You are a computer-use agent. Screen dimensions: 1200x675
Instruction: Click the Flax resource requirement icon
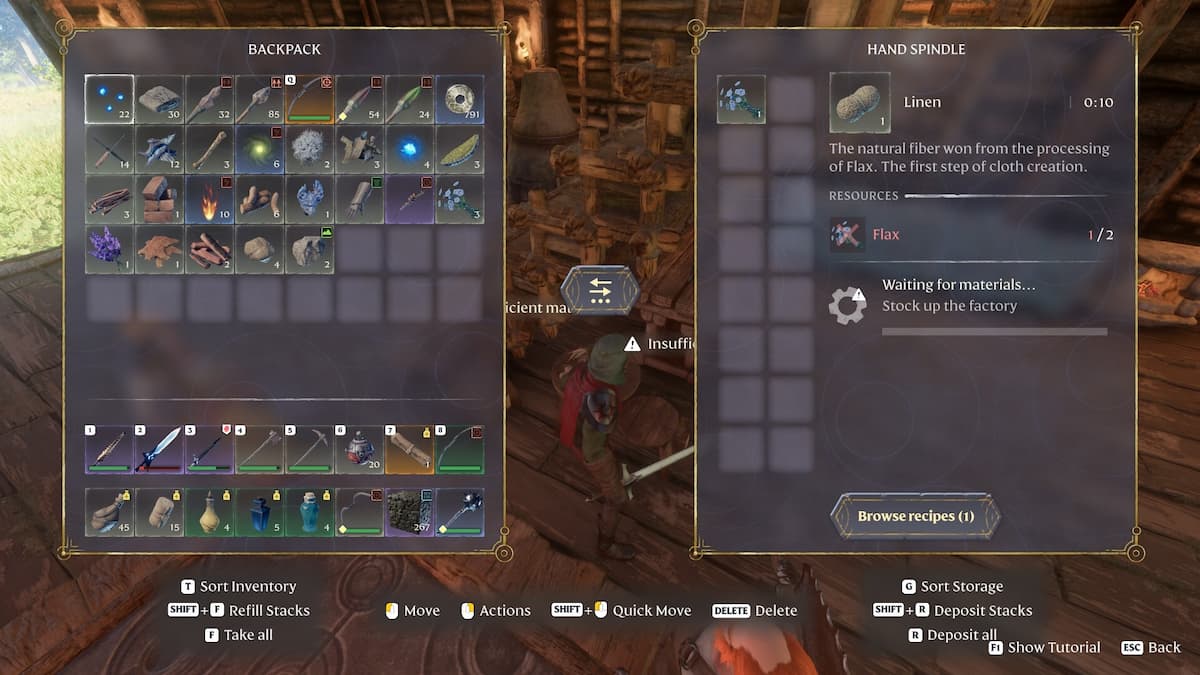[x=847, y=235]
